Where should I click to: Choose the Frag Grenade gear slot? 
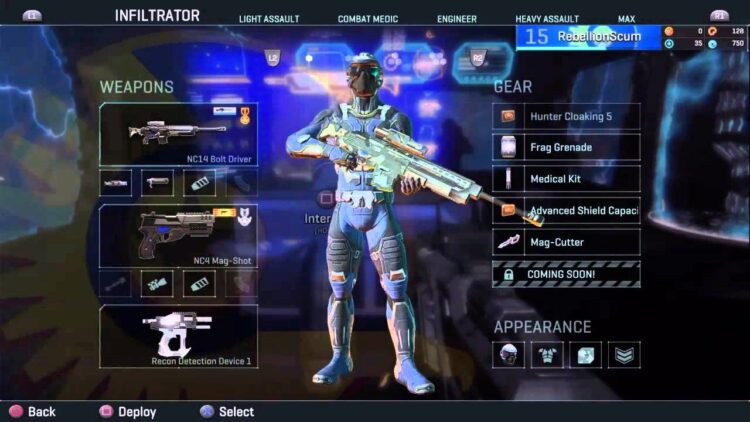(566, 148)
